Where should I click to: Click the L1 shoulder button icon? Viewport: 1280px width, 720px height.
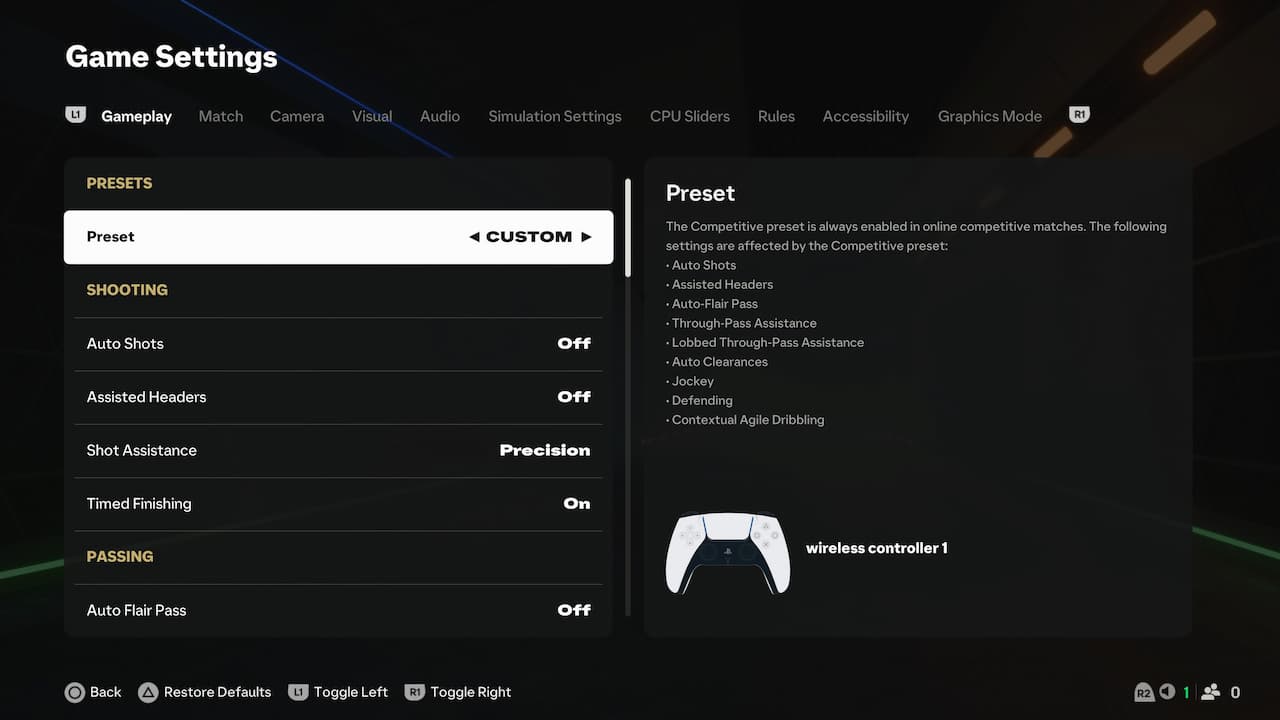pyautogui.click(x=75, y=114)
